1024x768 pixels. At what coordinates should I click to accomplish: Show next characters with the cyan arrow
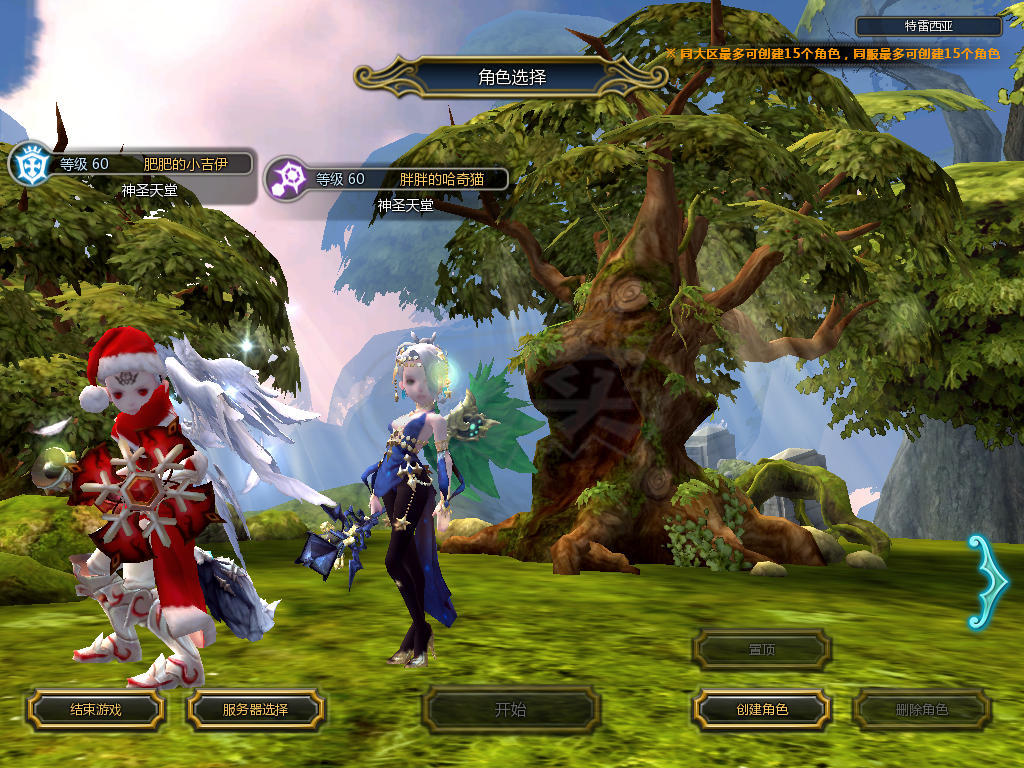pos(988,582)
